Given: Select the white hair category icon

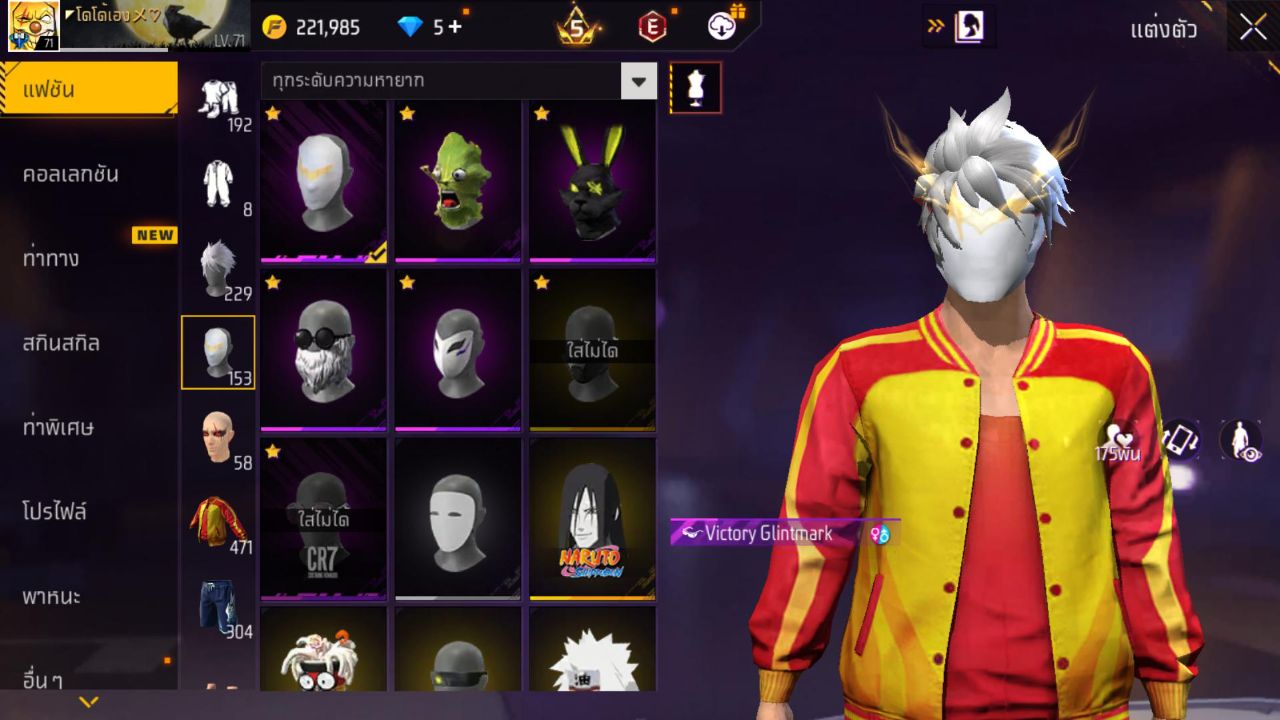Looking at the screenshot, I should click(218, 267).
